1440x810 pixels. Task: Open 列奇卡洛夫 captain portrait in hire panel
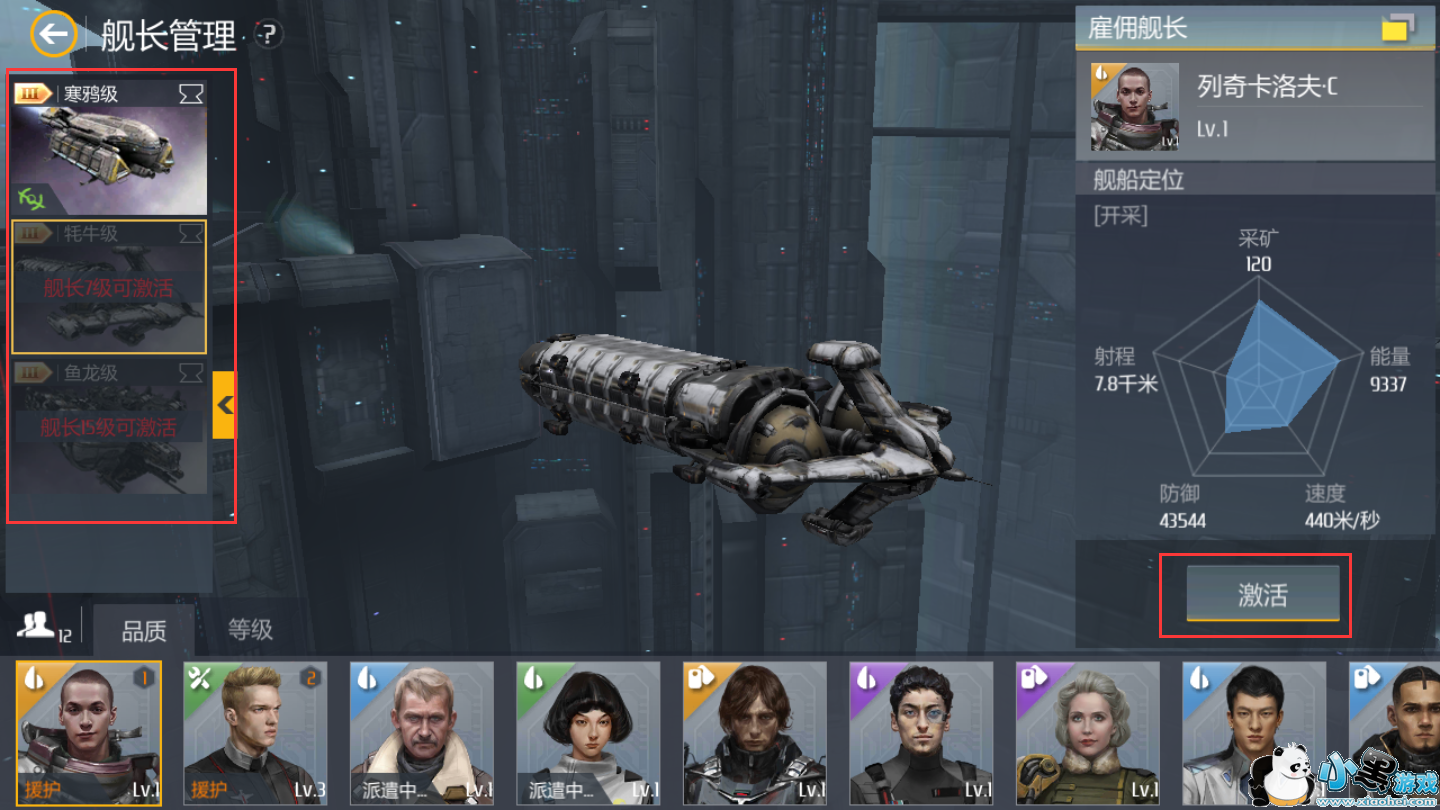point(1127,107)
